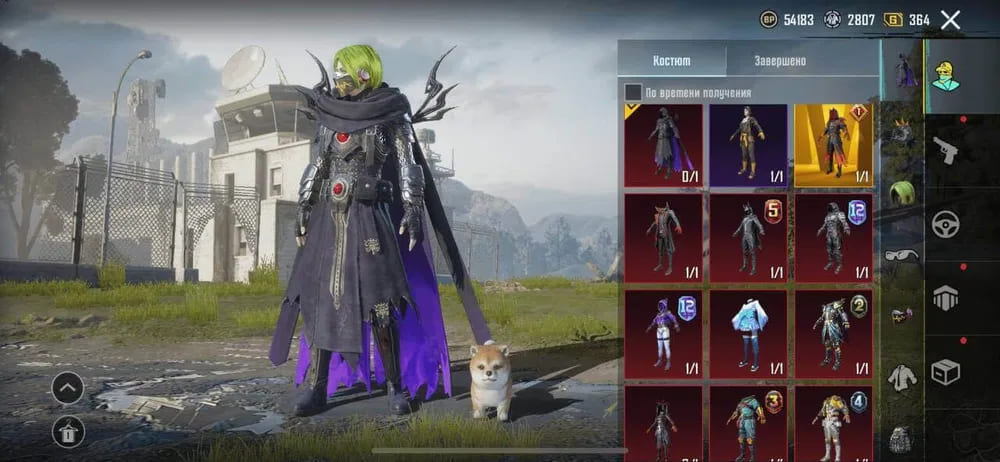Pick the light blue dress outfit

click(x=748, y=334)
